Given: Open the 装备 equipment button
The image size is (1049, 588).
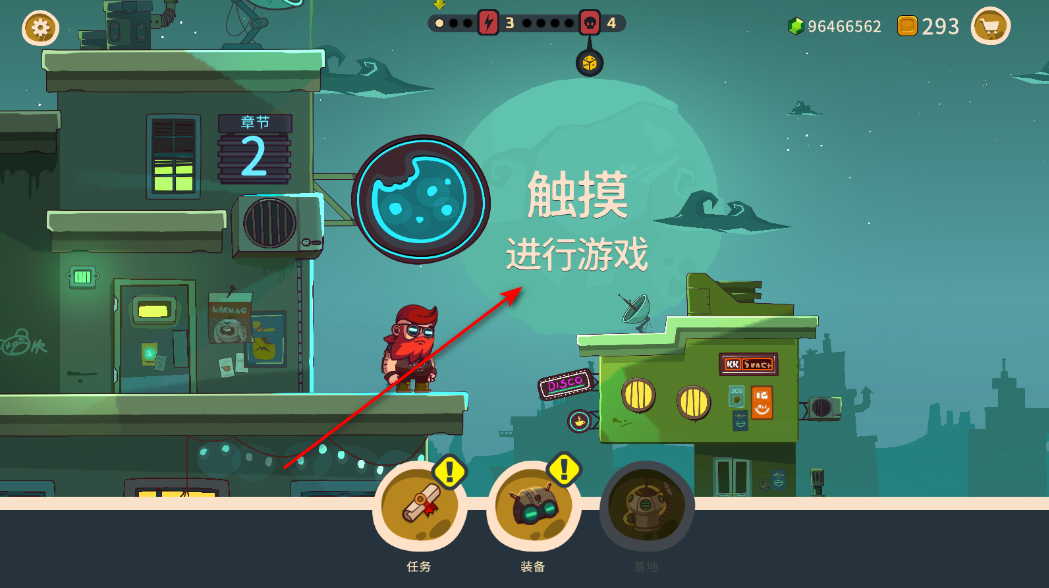Looking at the screenshot, I should point(533,507).
